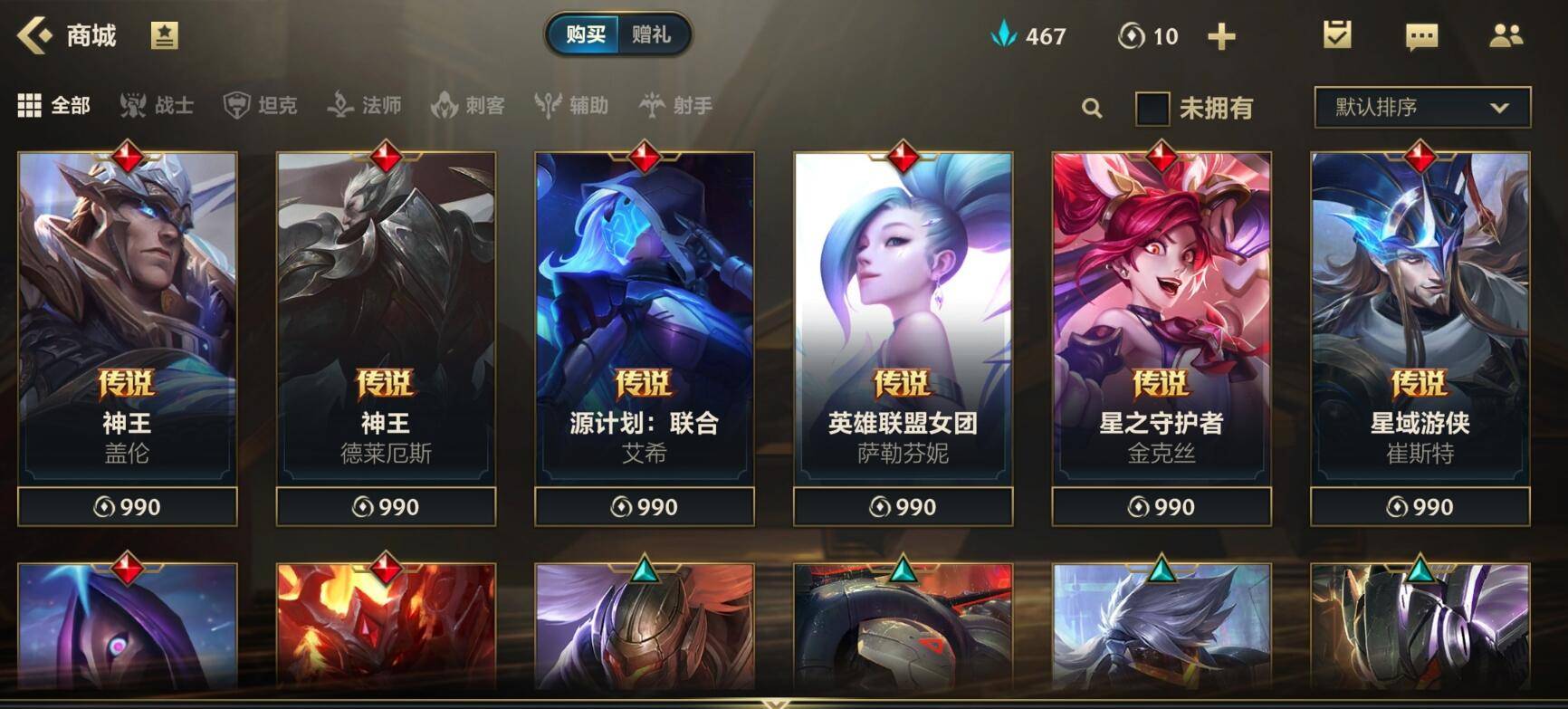
Task: Buy 英雄联盟女团 萨勒芬妮 for 990
Action: click(x=903, y=507)
